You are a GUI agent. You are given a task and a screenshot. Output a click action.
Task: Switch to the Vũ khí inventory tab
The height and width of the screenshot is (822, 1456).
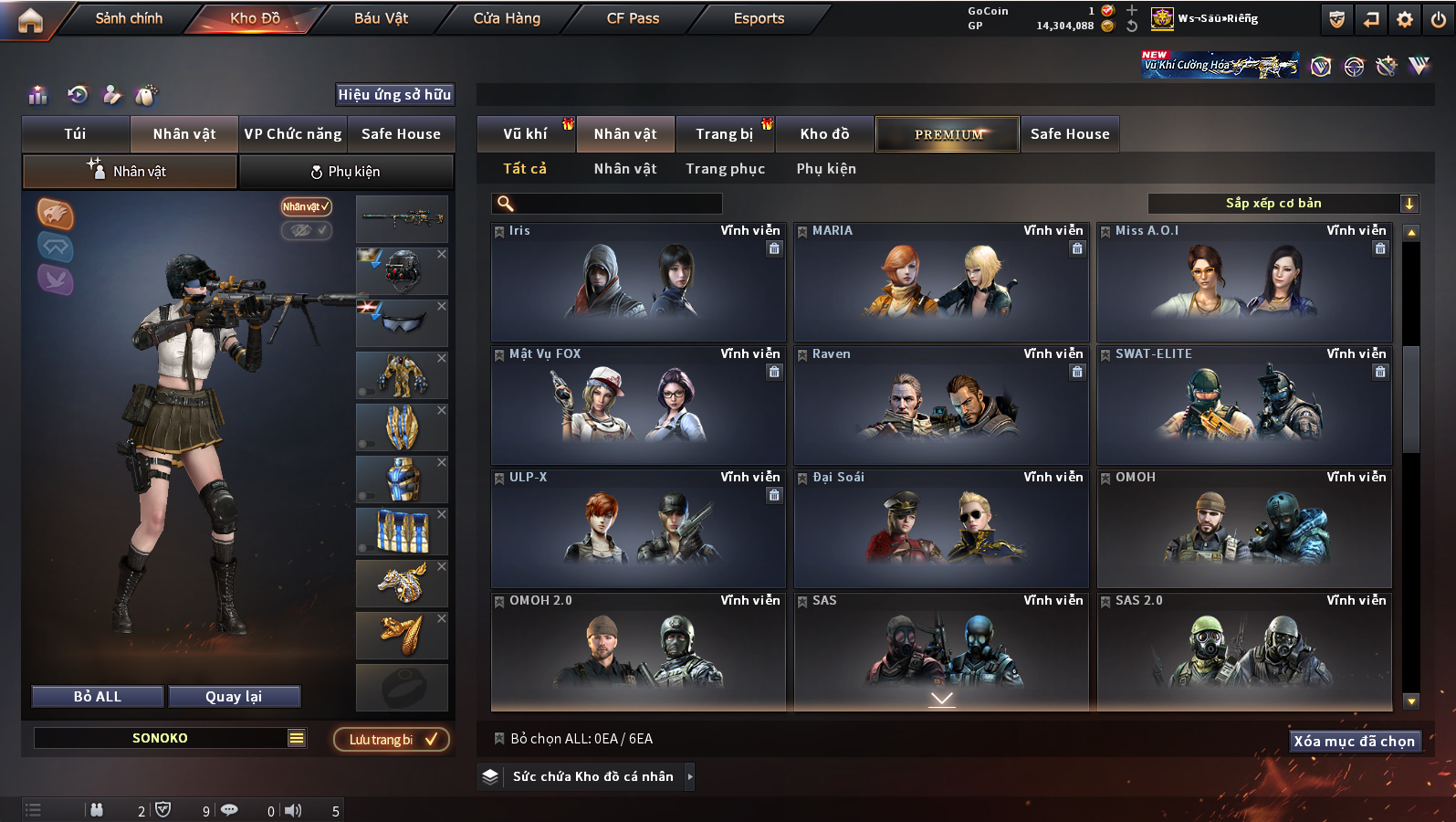tap(526, 134)
